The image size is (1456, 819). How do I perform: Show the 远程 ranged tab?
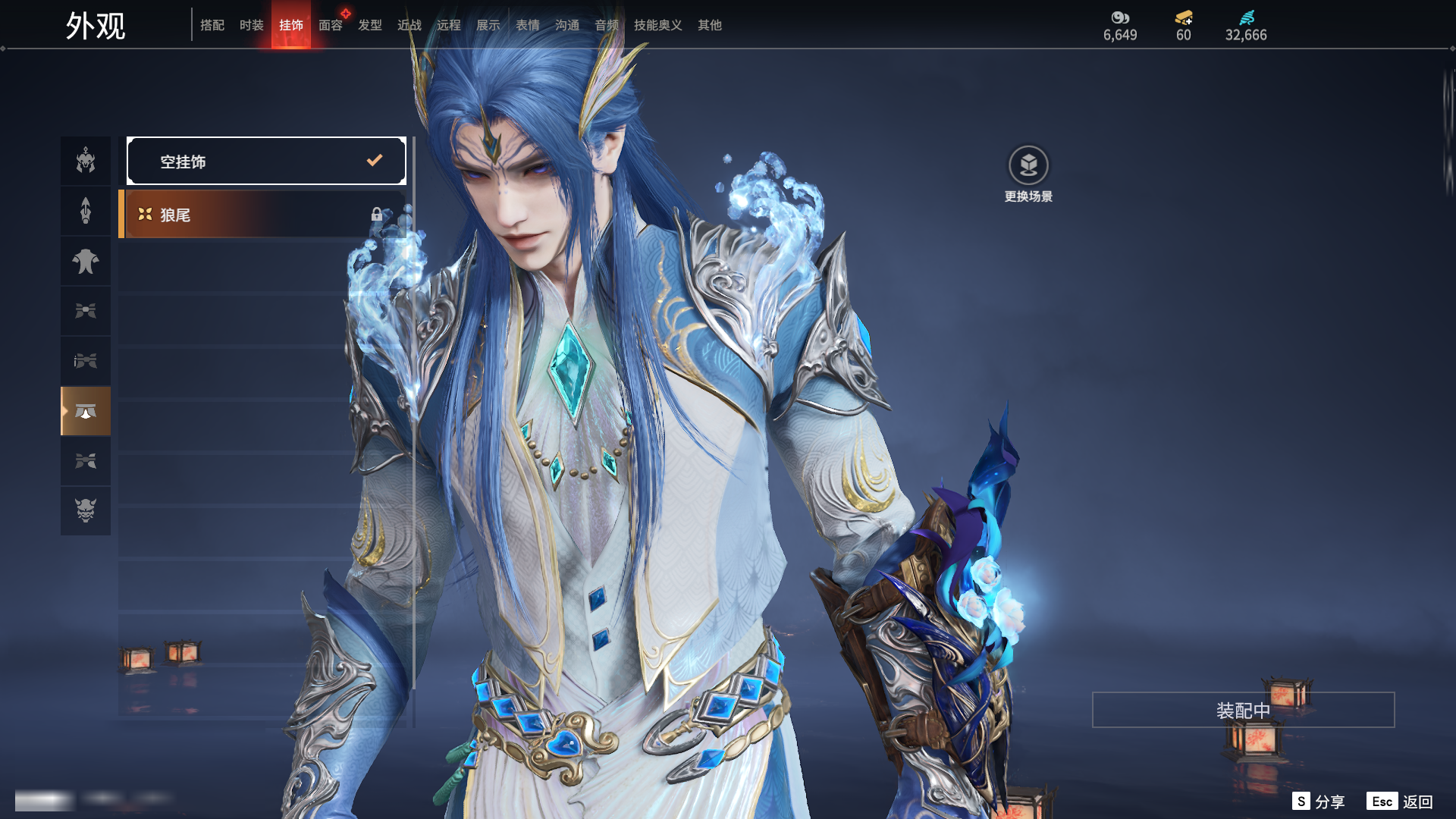[448, 25]
